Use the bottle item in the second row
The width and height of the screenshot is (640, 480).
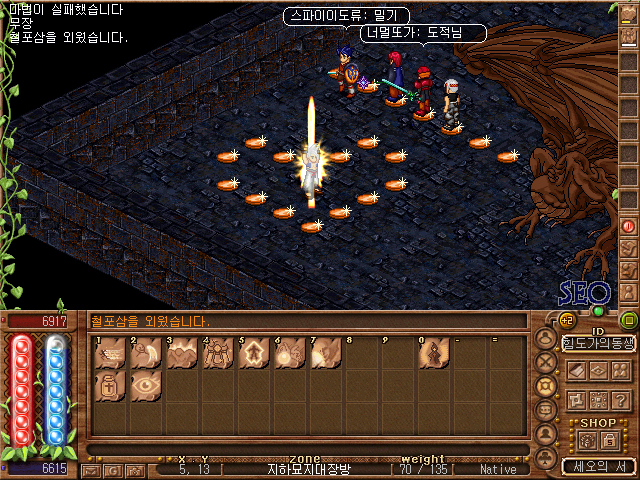tap(110, 387)
